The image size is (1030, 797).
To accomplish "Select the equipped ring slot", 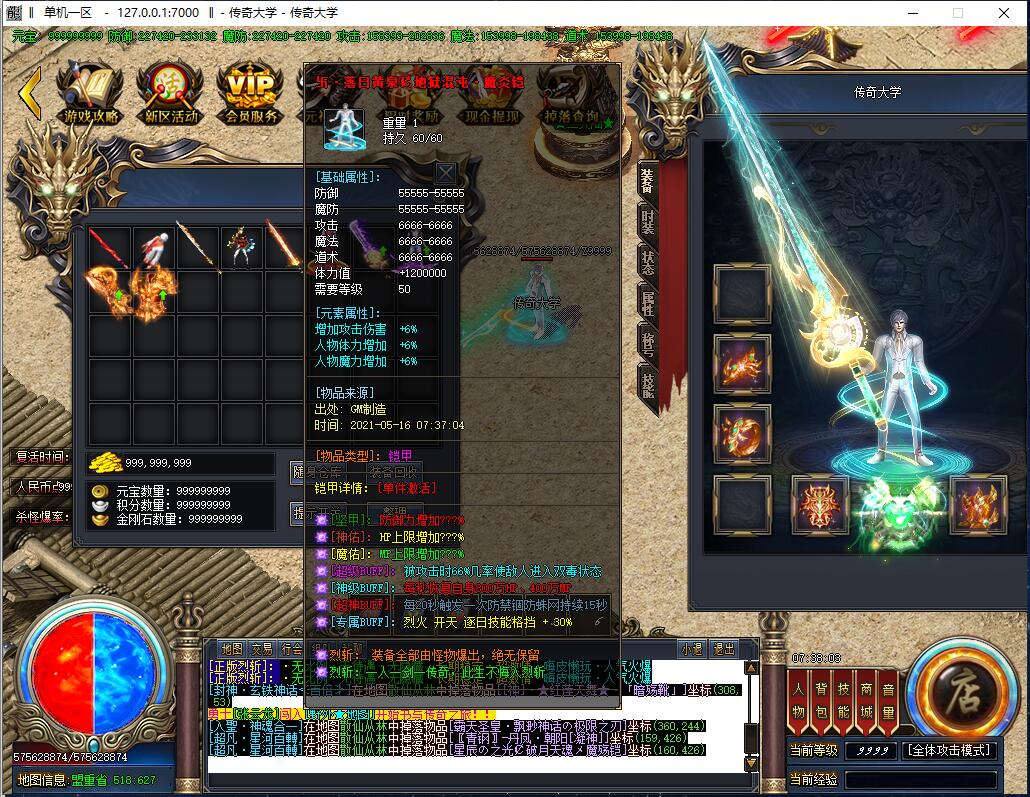I will [x=741, y=432].
